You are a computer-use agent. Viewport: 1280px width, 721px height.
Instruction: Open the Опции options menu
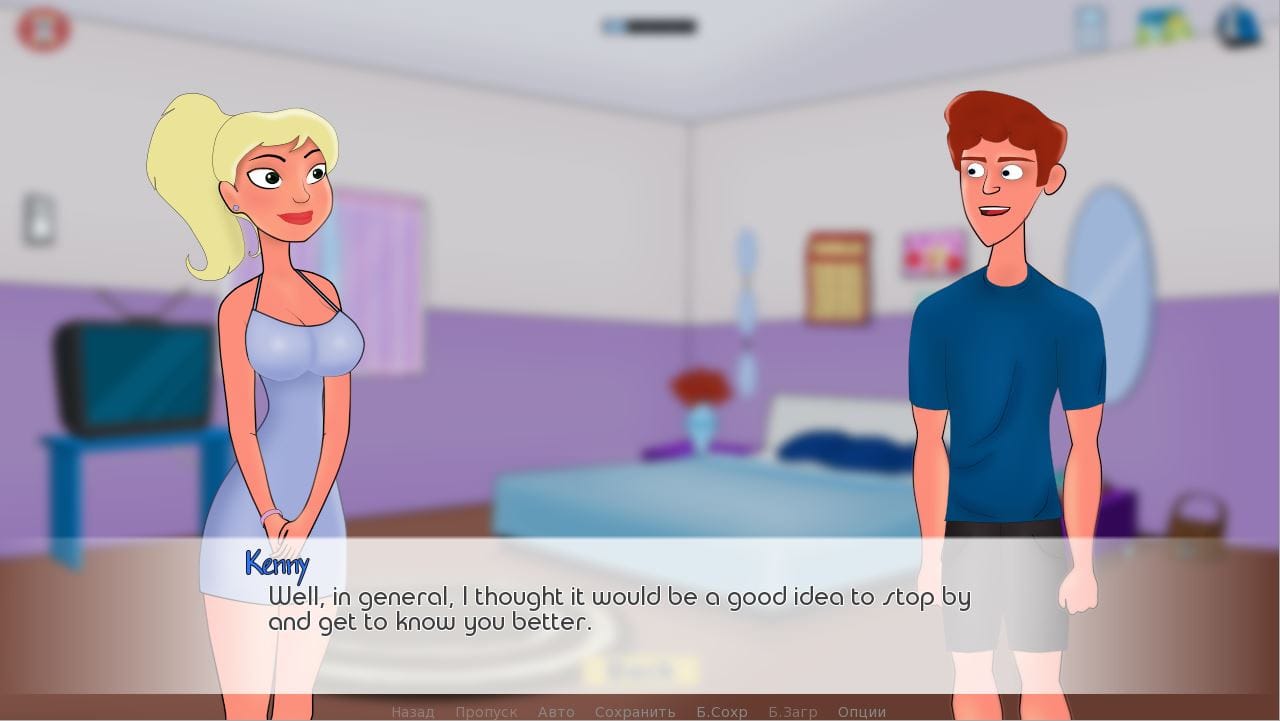click(x=862, y=712)
